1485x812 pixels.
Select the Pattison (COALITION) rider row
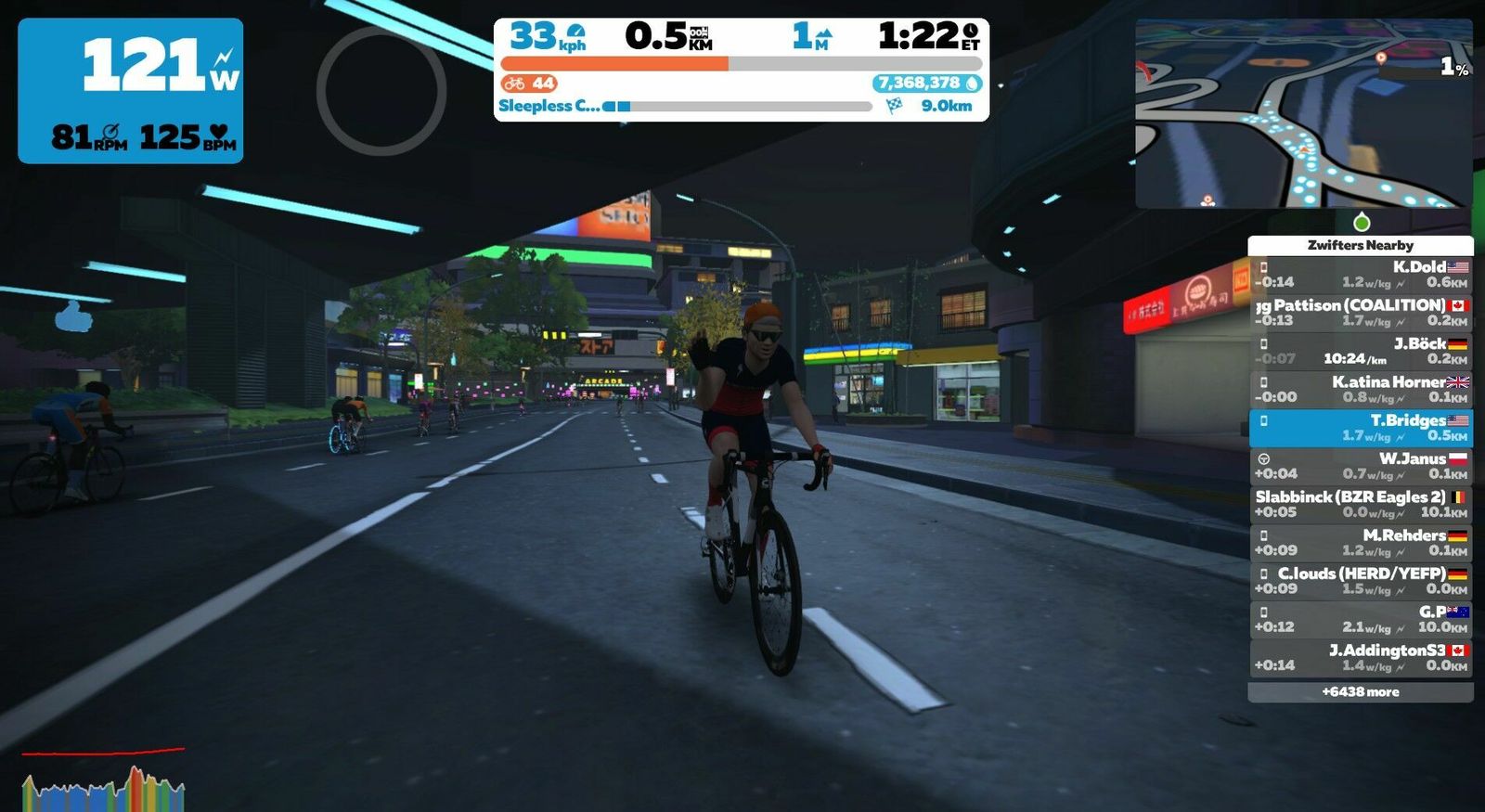pyautogui.click(x=1360, y=313)
